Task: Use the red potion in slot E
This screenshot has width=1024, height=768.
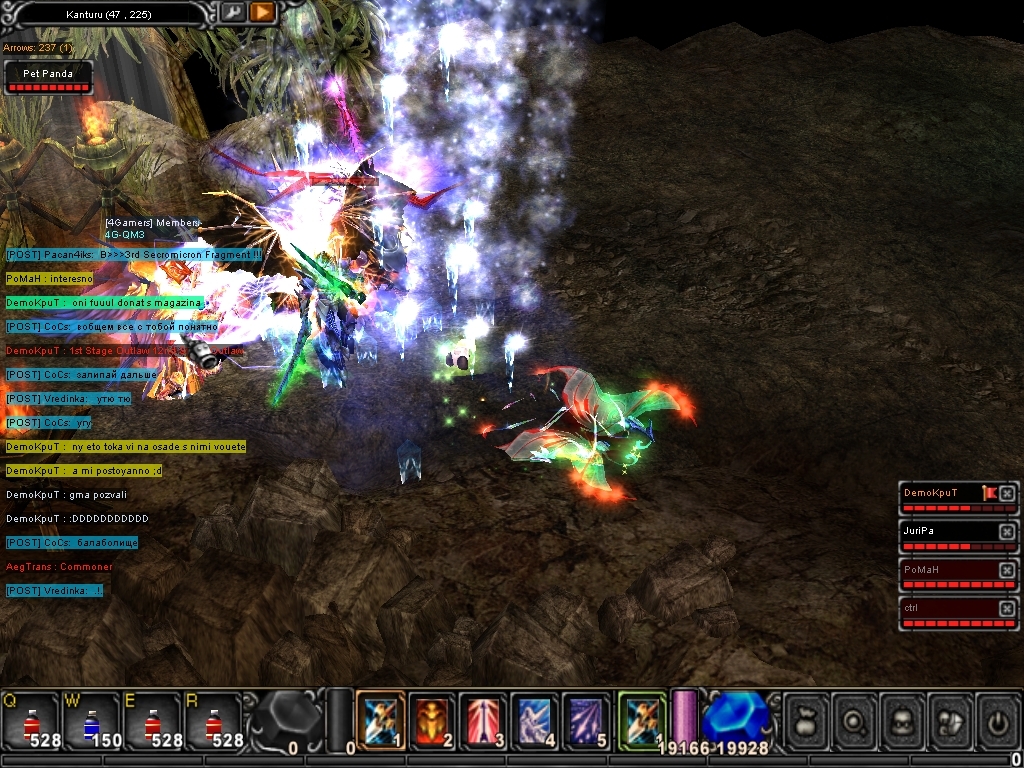Action: click(152, 720)
